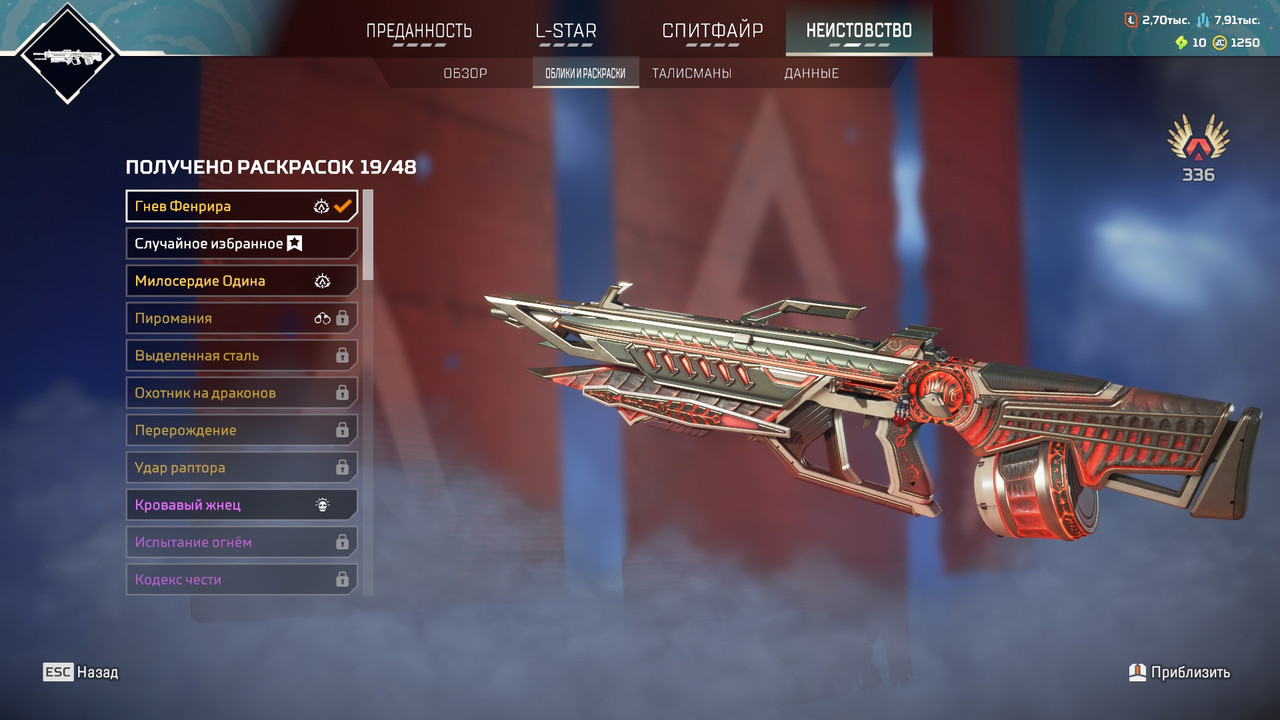Viewport: 1280px width, 720px height.
Task: Preview the Охотник на драконов skin
Action: [x=241, y=393]
